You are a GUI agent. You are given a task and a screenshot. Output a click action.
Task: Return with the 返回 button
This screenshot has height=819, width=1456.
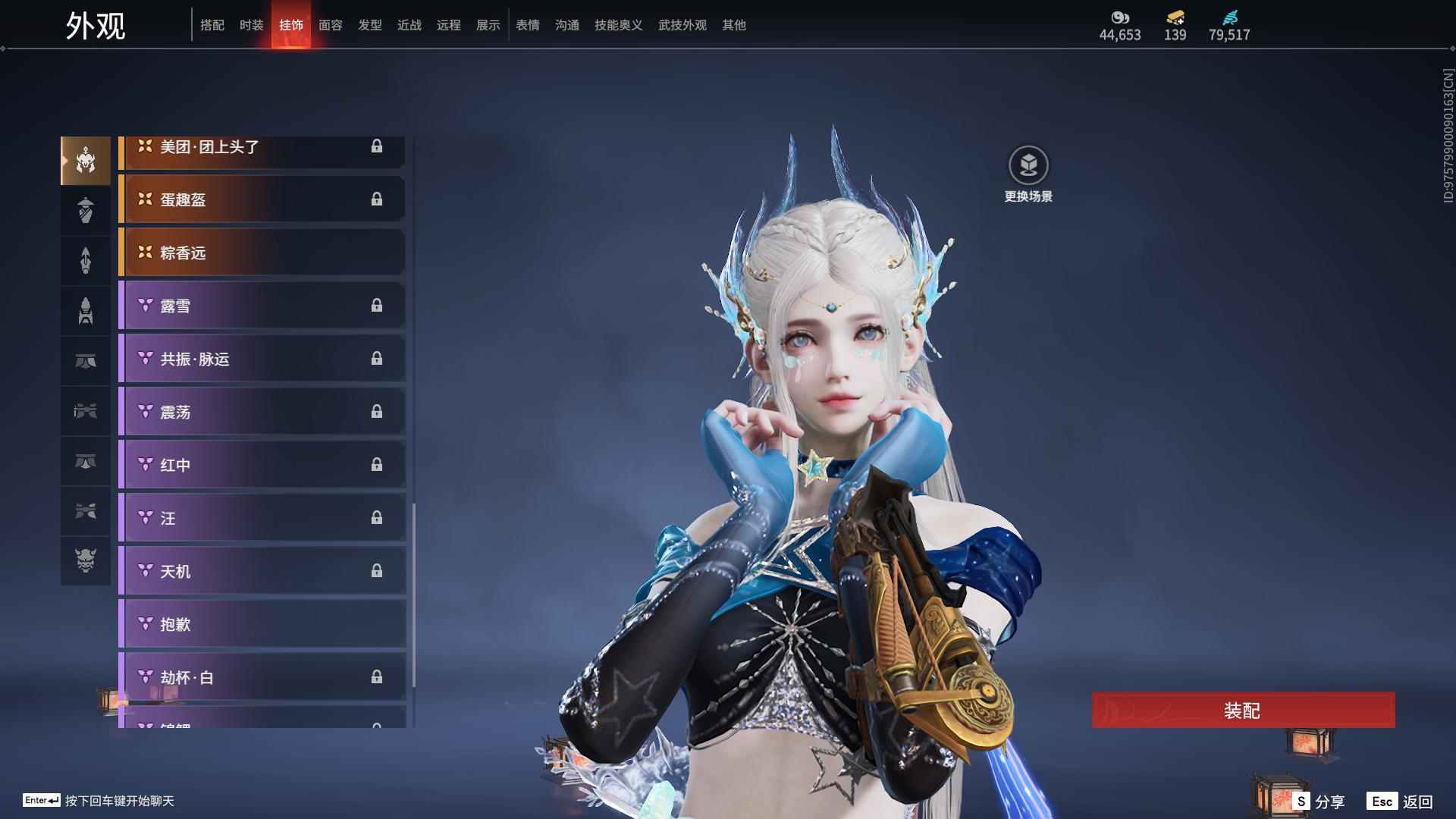1400,801
